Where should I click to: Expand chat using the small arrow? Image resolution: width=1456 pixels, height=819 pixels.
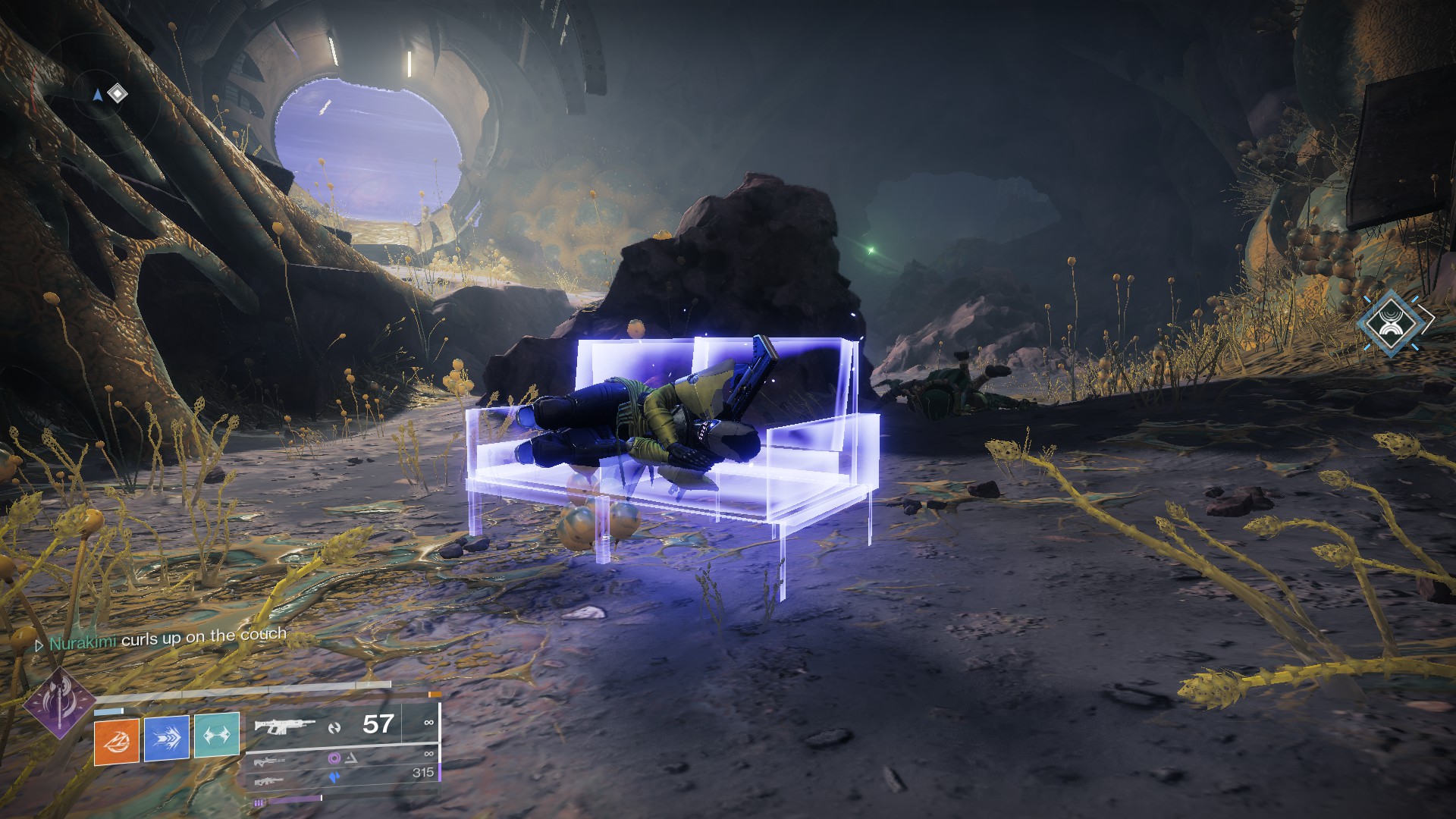(x=39, y=645)
